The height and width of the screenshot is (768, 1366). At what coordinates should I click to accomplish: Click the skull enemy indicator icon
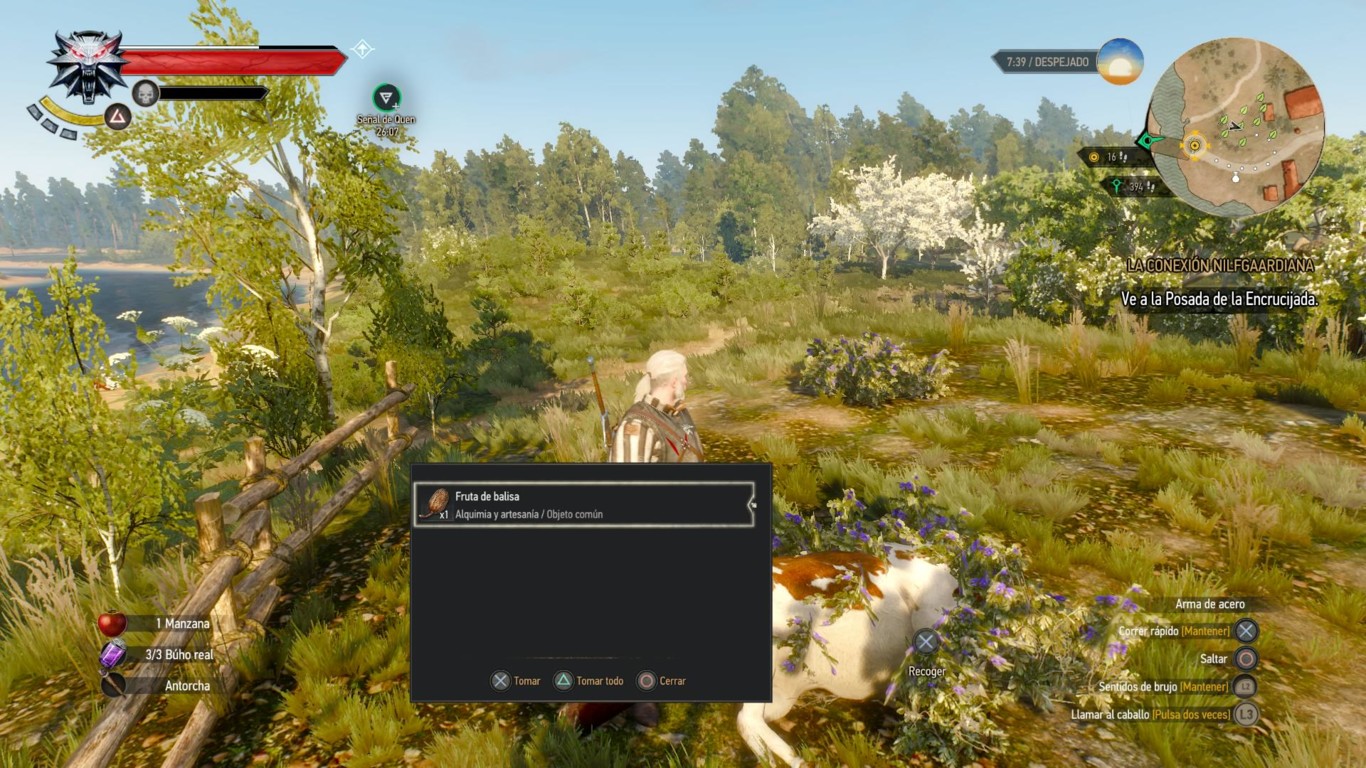click(x=145, y=92)
